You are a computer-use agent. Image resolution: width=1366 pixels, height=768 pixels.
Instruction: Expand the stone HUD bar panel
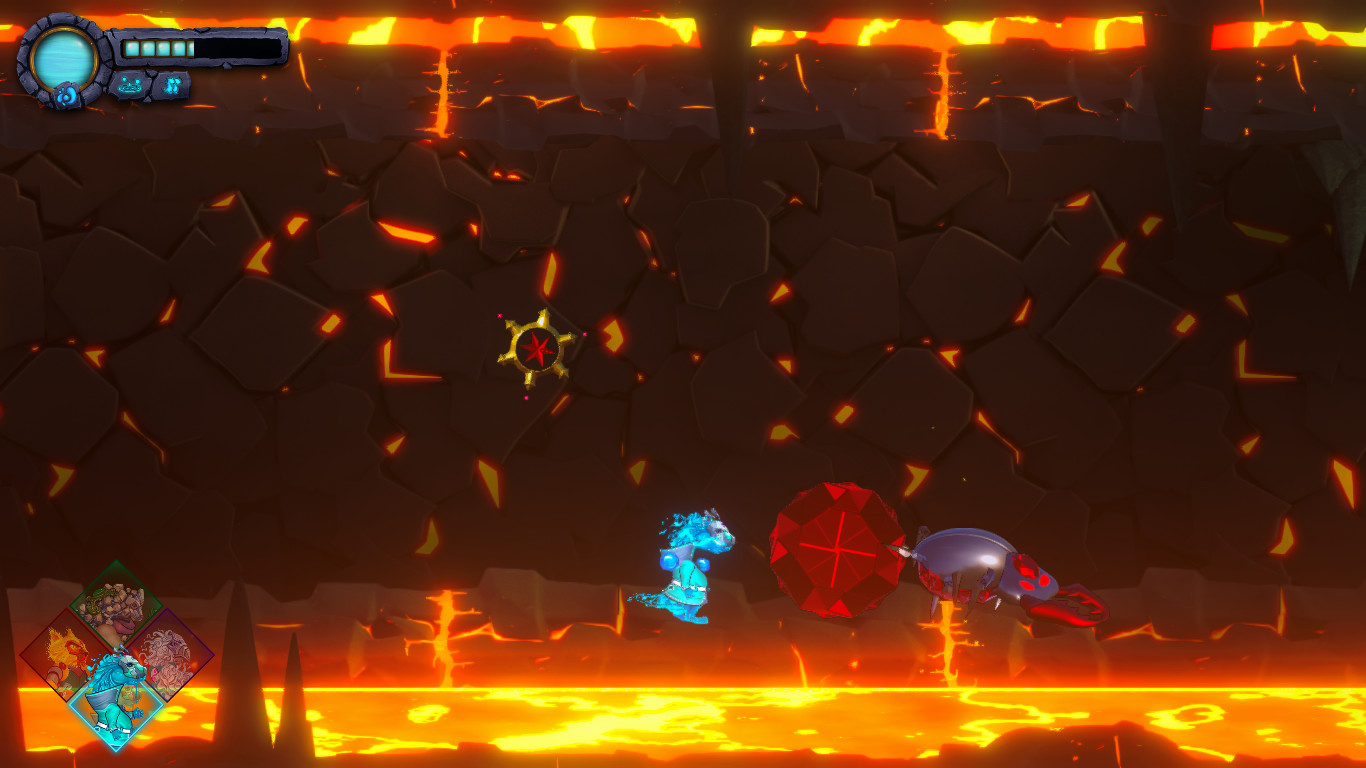coord(200,47)
